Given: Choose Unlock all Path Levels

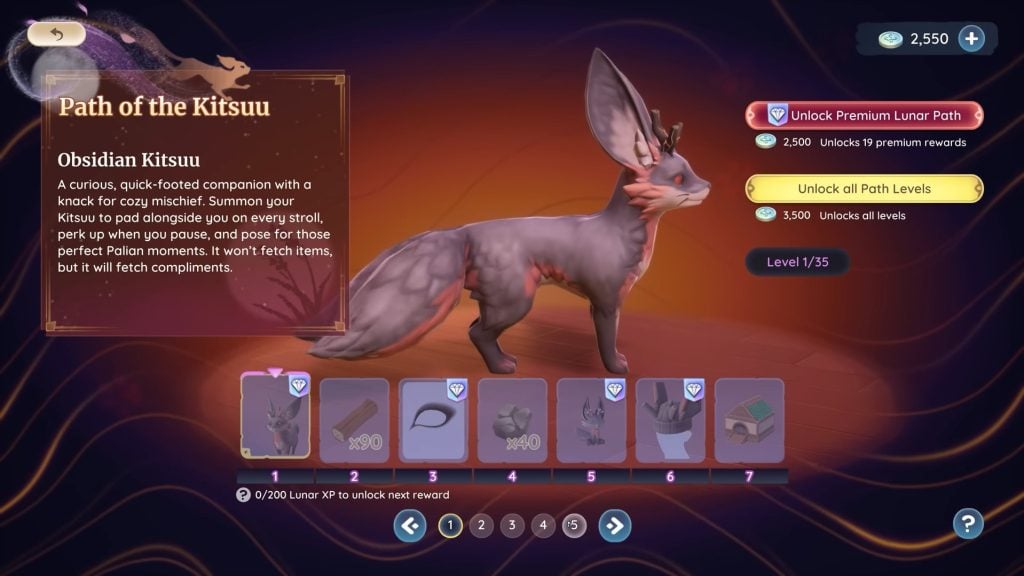Looking at the screenshot, I should tap(864, 189).
